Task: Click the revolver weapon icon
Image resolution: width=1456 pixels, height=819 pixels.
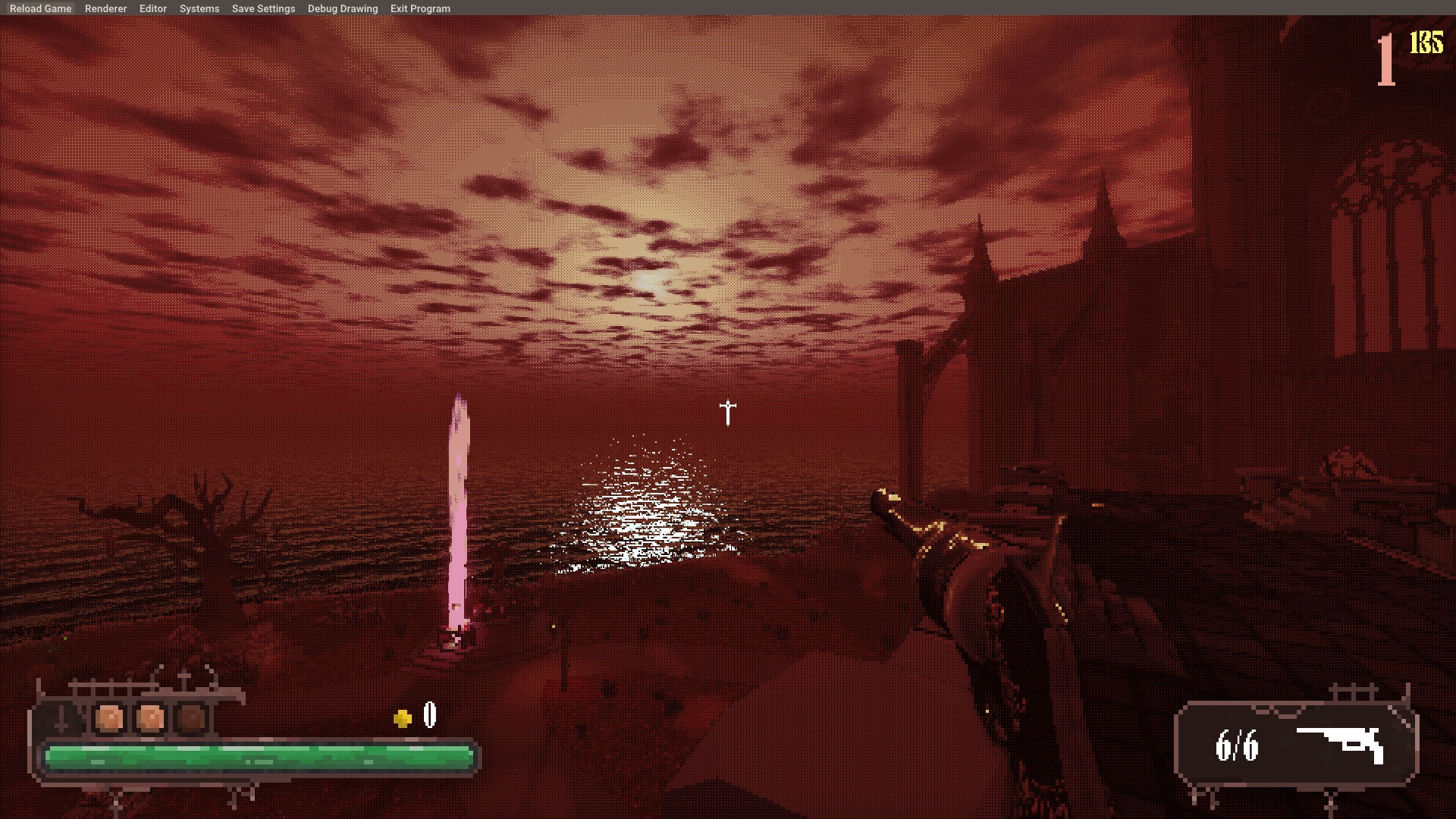Action: coord(1341,744)
